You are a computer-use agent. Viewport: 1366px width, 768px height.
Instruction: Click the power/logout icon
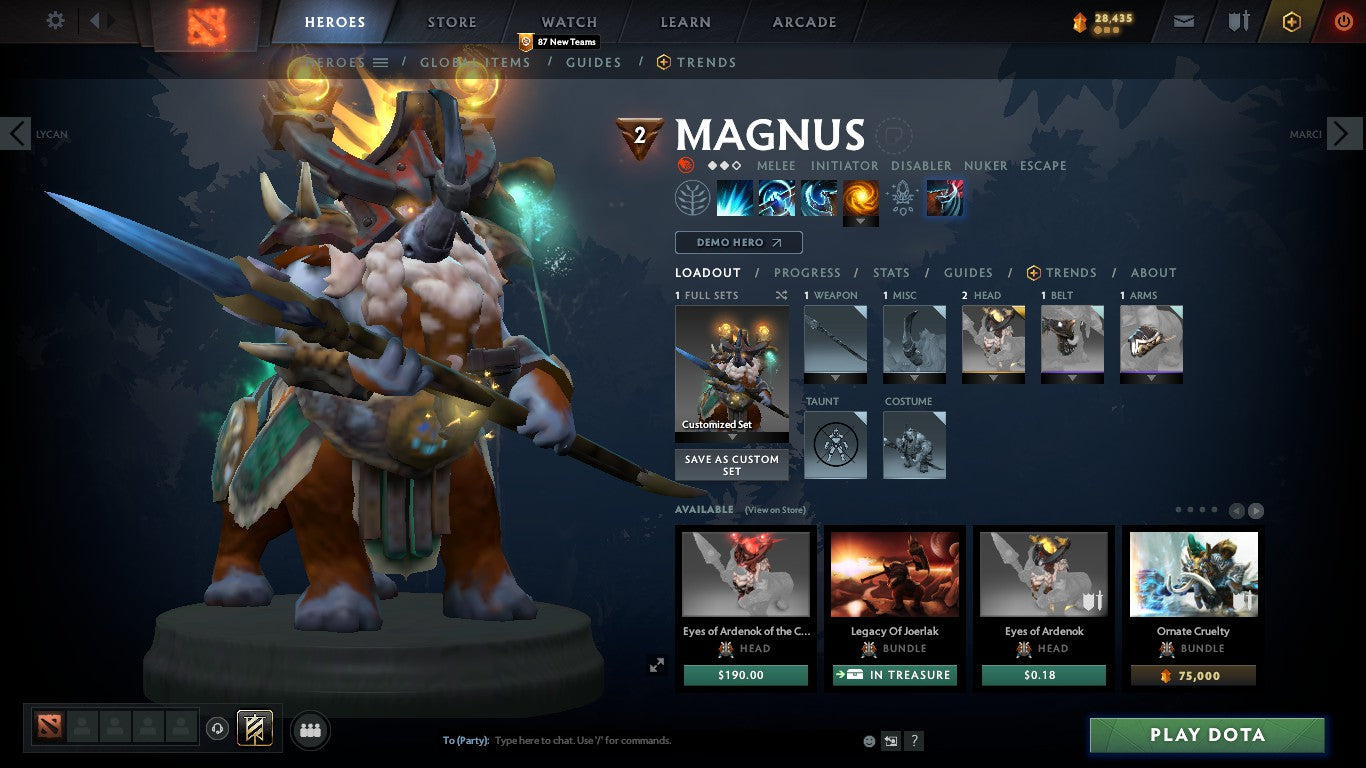(1341, 20)
